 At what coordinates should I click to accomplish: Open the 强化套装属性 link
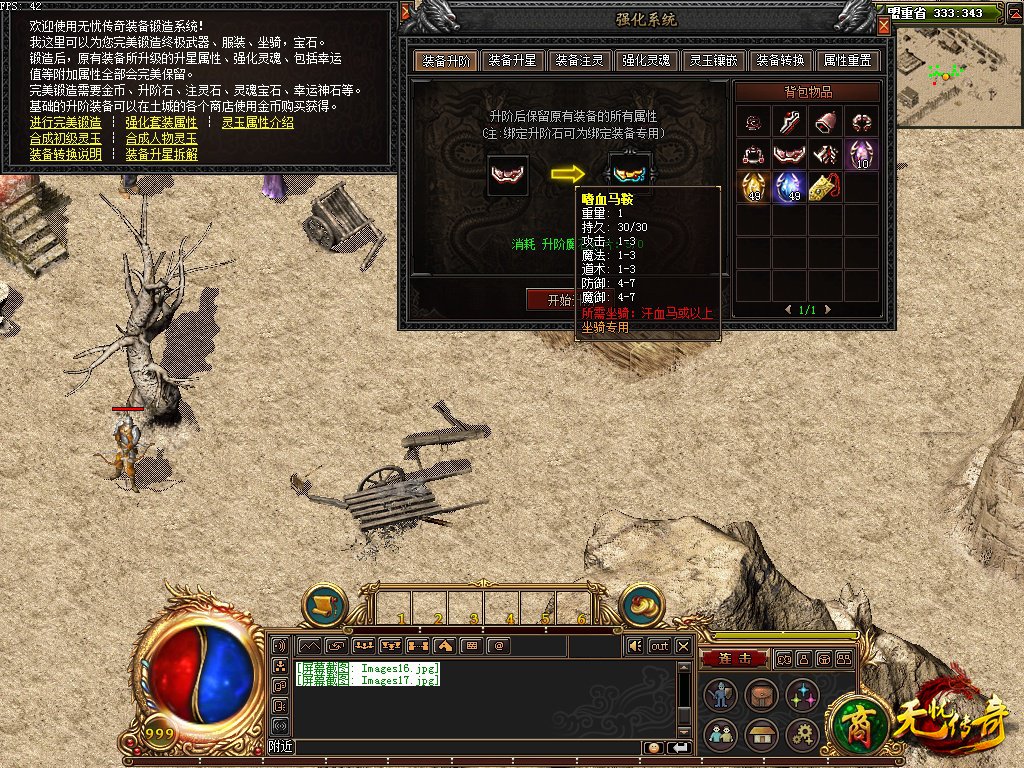(161, 123)
